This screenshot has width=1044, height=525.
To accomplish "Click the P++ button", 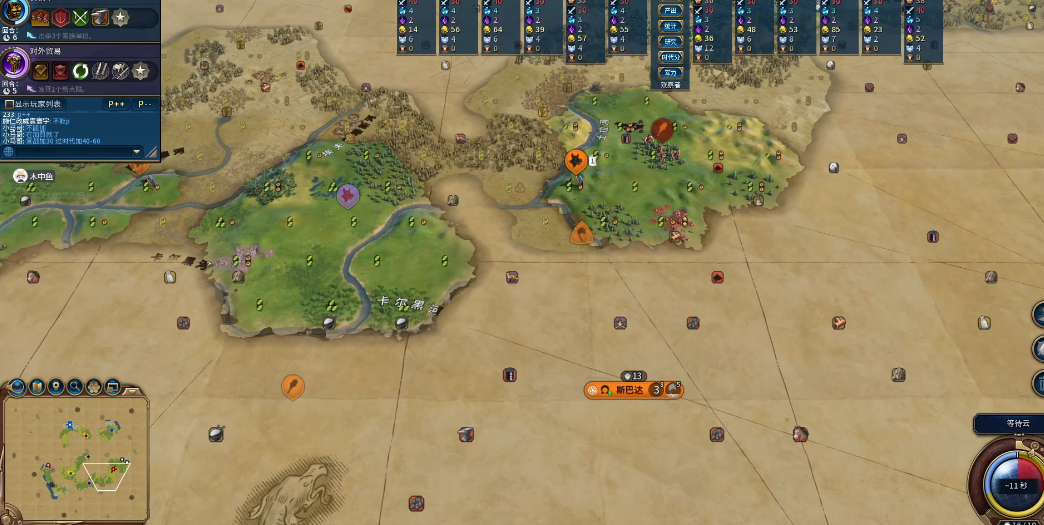I will coord(116,104).
